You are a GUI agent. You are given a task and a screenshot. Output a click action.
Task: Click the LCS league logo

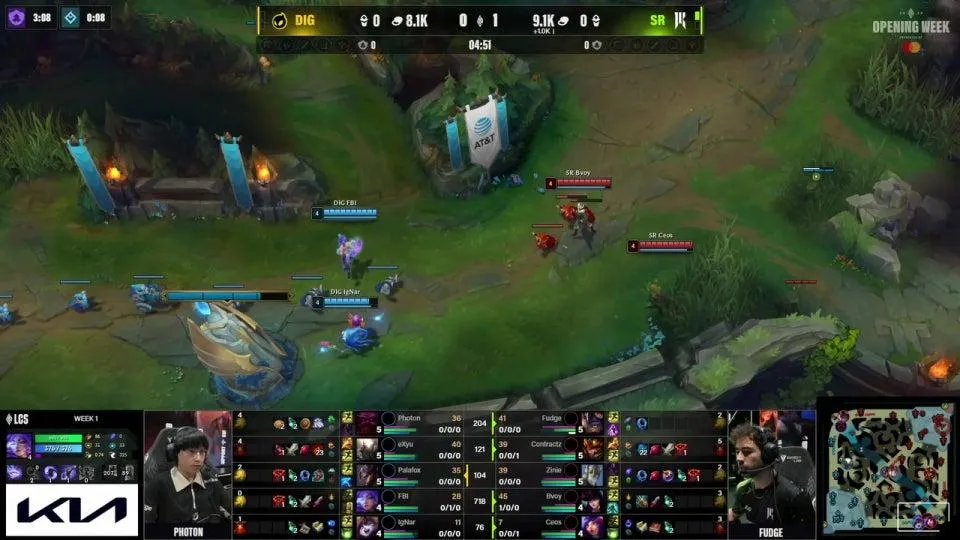[x=21, y=417]
